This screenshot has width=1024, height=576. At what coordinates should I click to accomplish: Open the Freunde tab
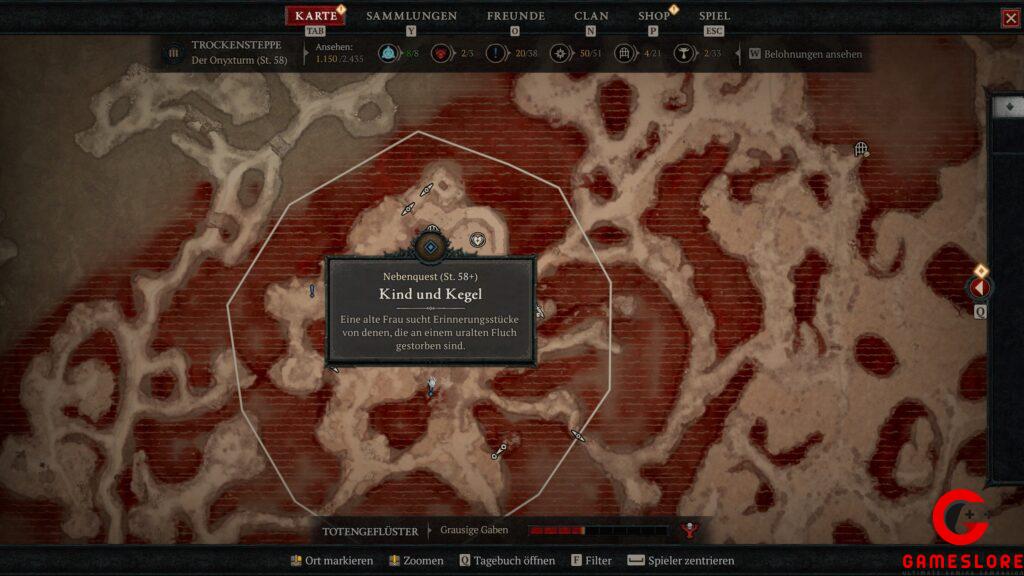point(515,16)
